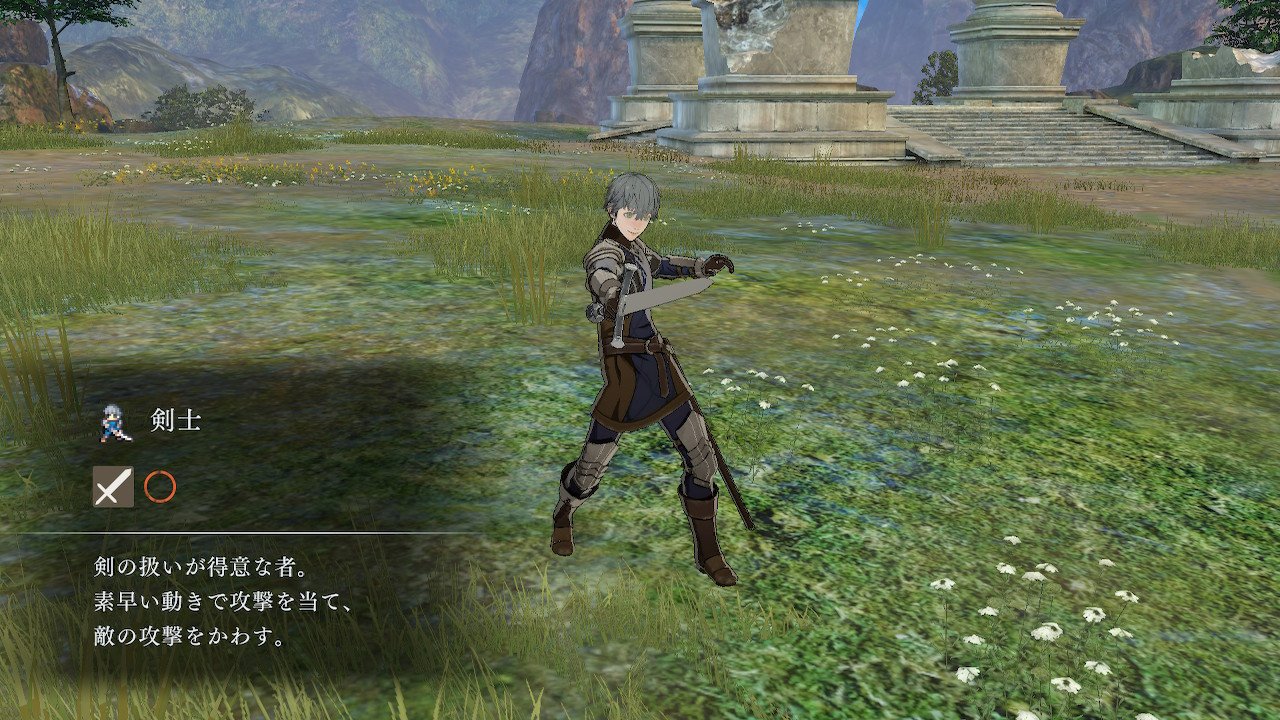Click the sword weapon type icon
1280x720 pixels.
[x=113, y=487]
